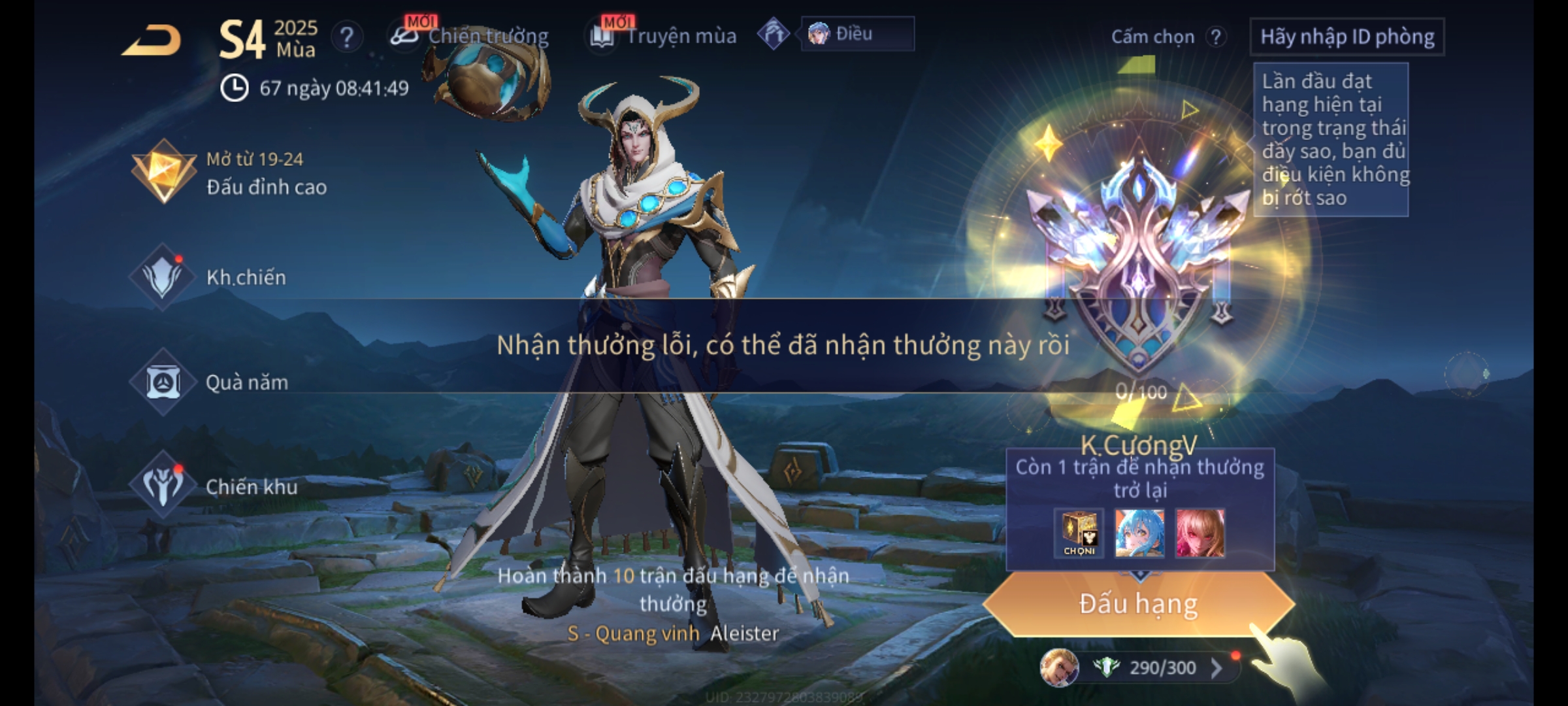View the pink-haired hero reward thumbnail
This screenshot has width=1568, height=706.
1200,533
